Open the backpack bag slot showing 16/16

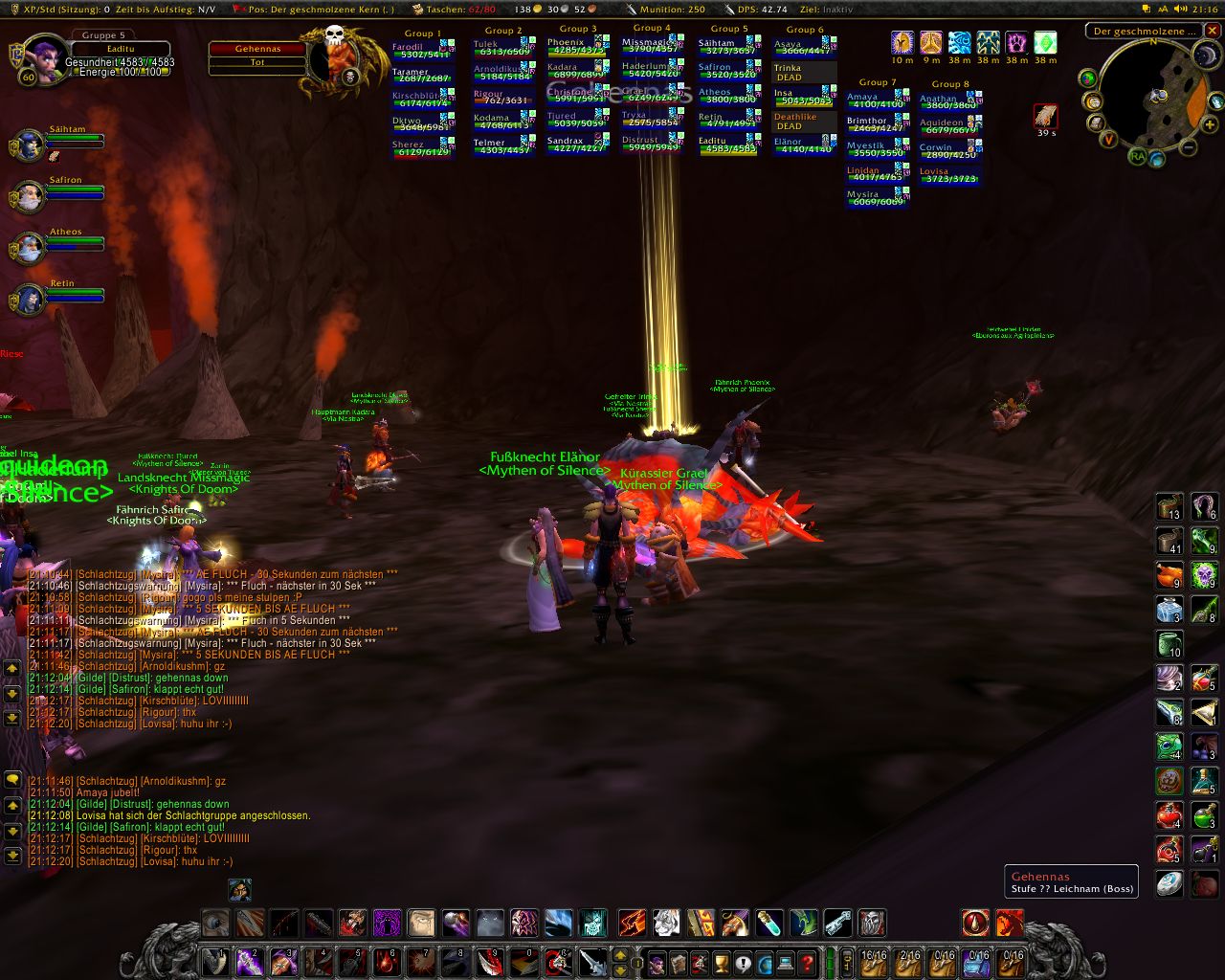point(873,961)
